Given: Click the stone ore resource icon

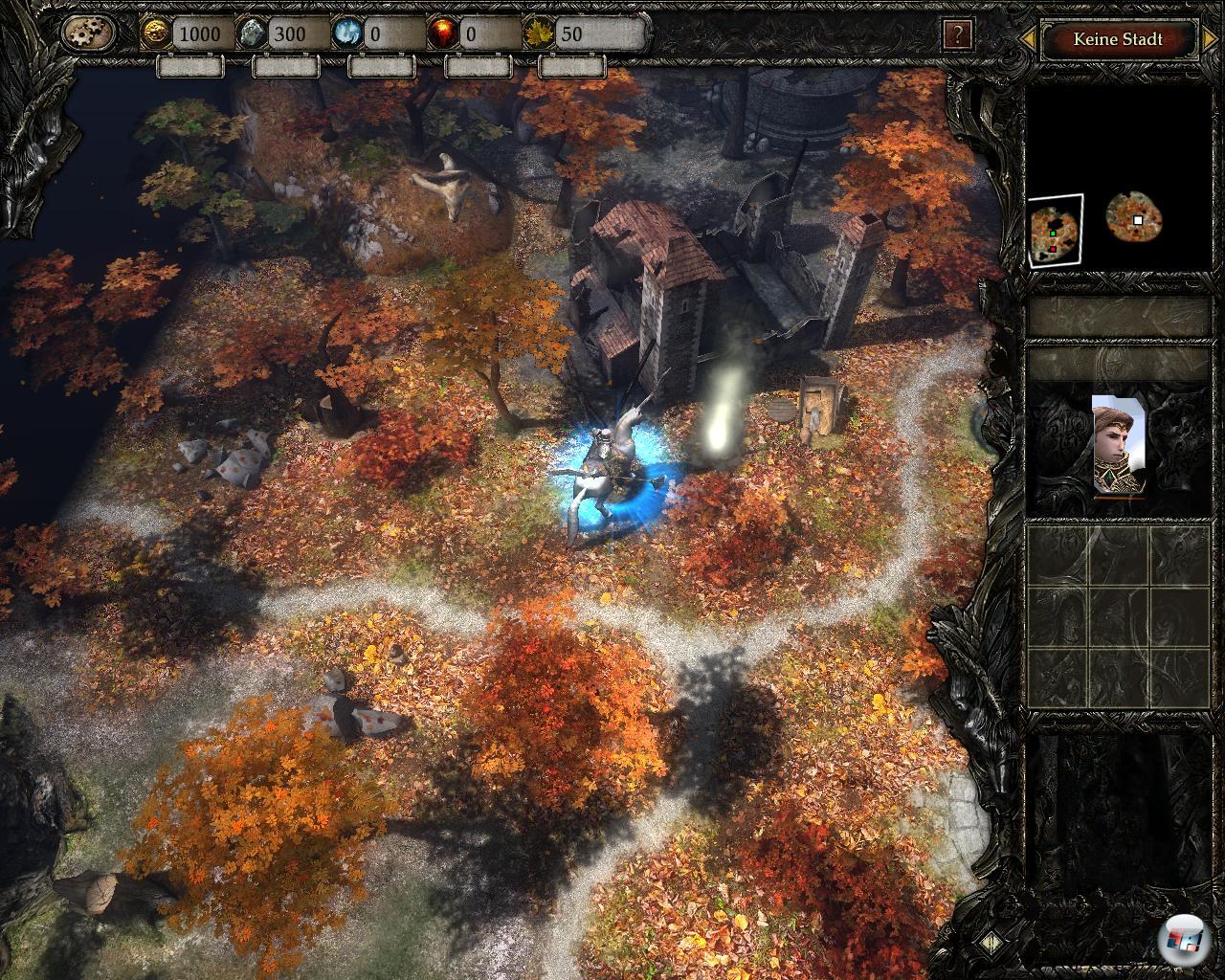Looking at the screenshot, I should pyautogui.click(x=253, y=33).
